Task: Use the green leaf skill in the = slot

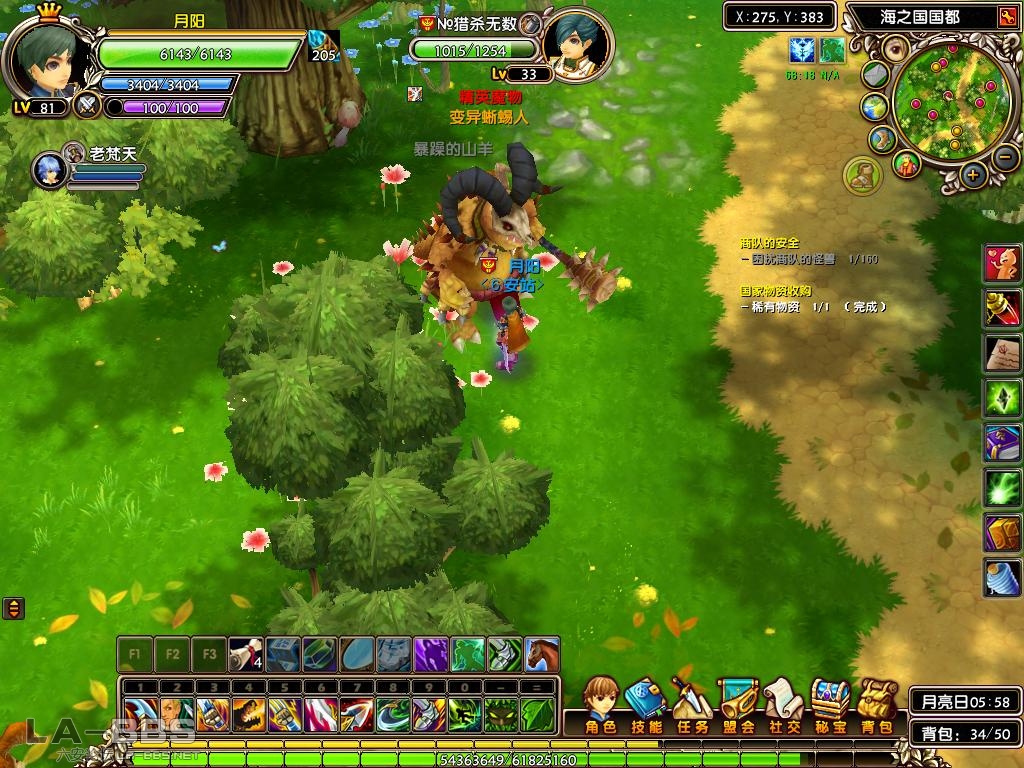Action: coord(537,714)
